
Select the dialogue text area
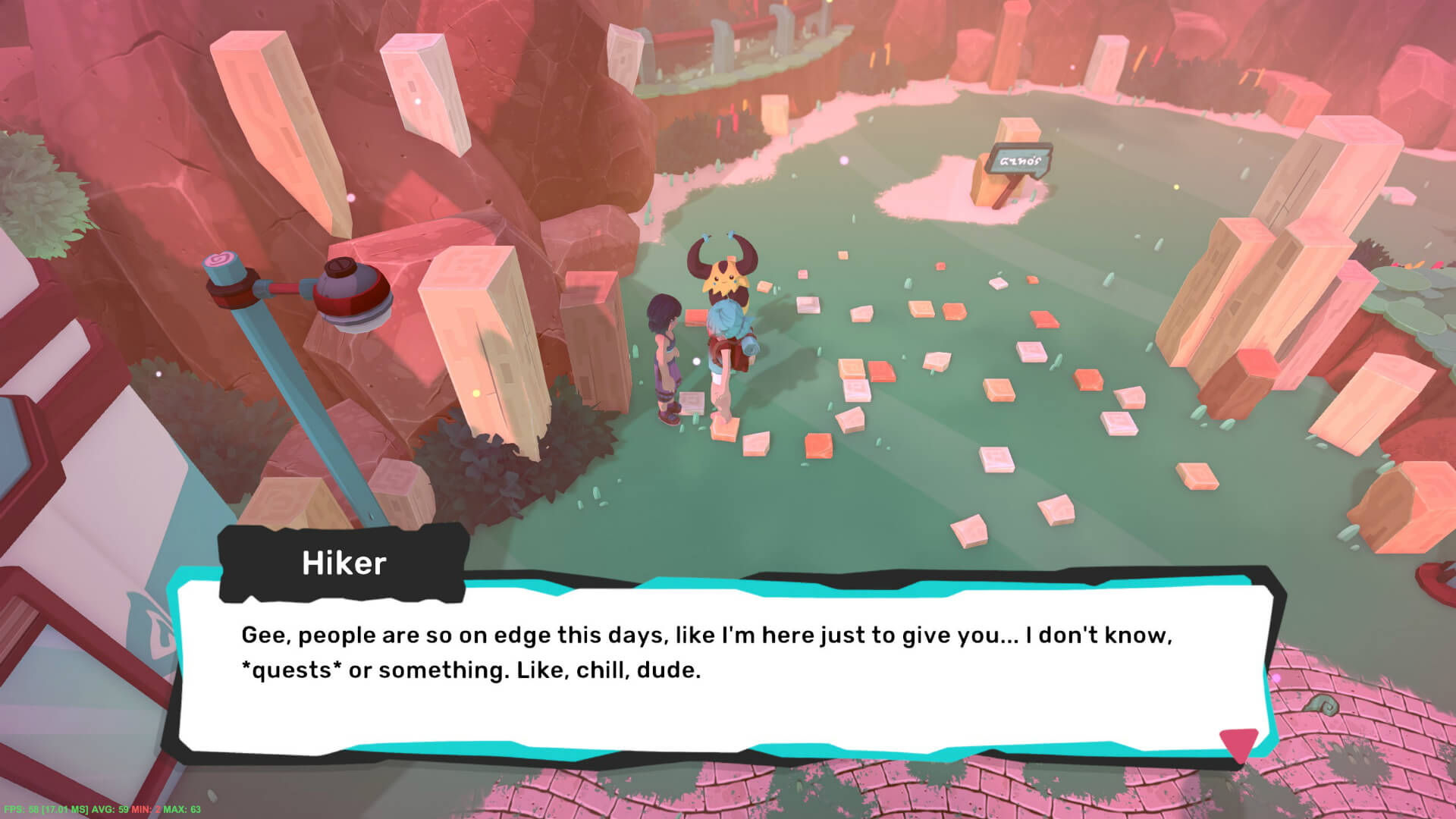click(x=682, y=652)
